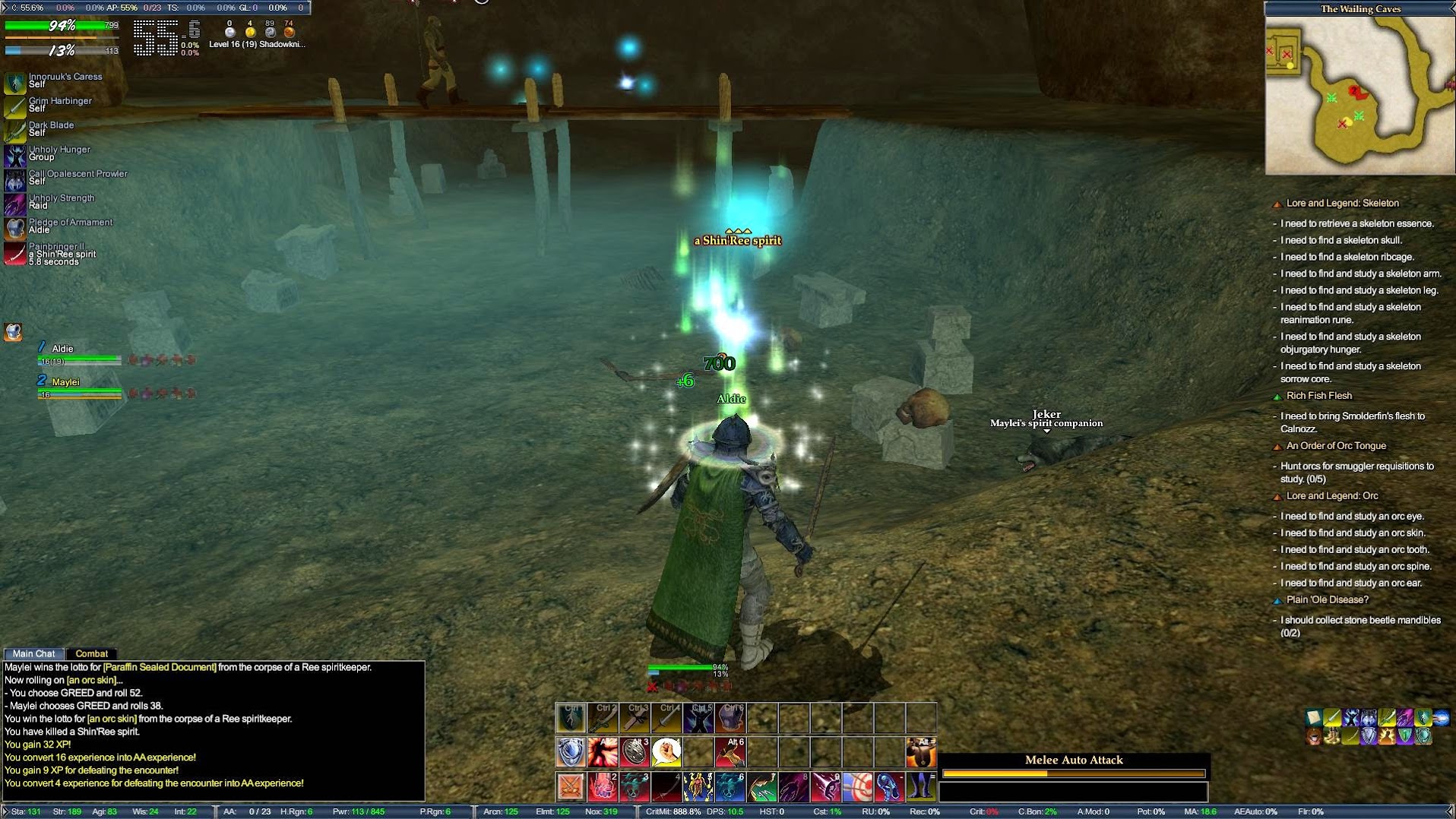1456x819 pixels.
Task: Click the Innoruuk's Caress buff icon
Action: coord(14,81)
